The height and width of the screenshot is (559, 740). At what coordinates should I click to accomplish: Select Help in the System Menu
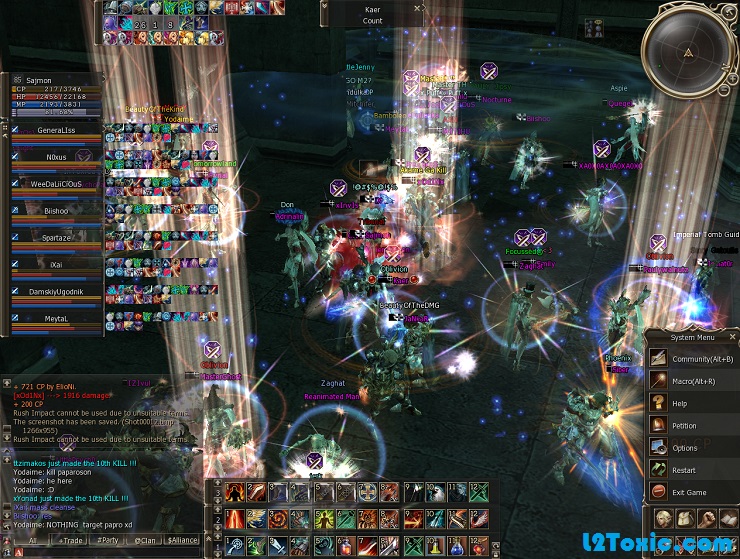(680, 403)
